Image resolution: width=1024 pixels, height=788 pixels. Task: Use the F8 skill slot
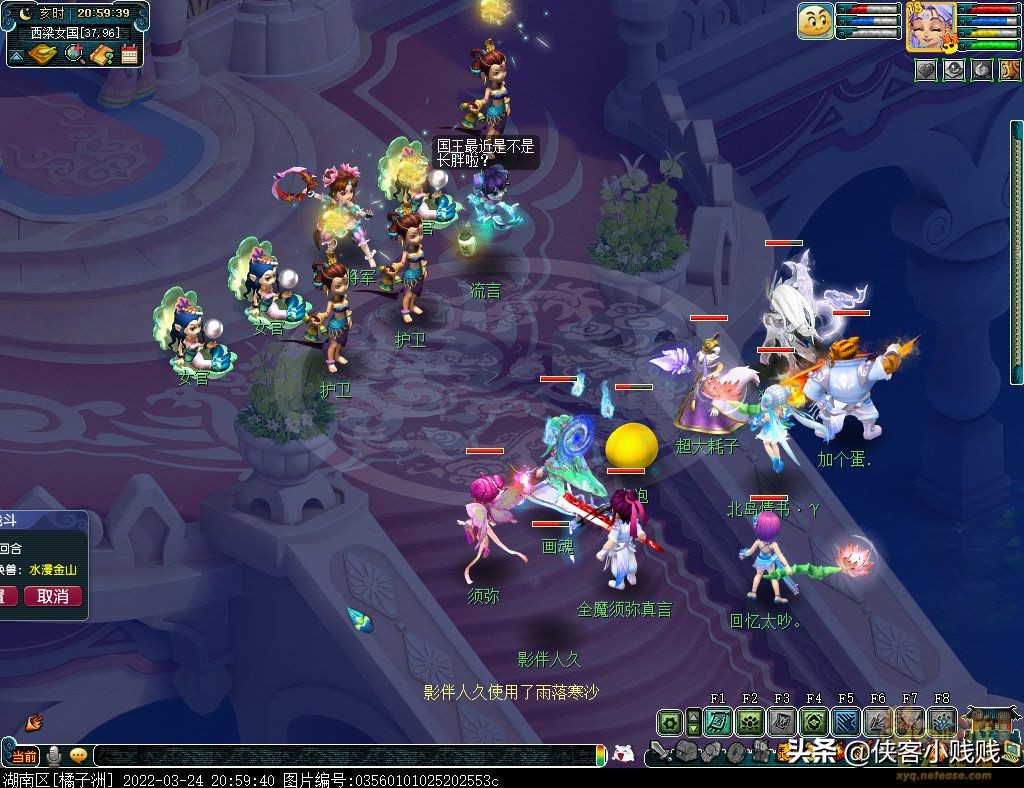click(x=942, y=721)
